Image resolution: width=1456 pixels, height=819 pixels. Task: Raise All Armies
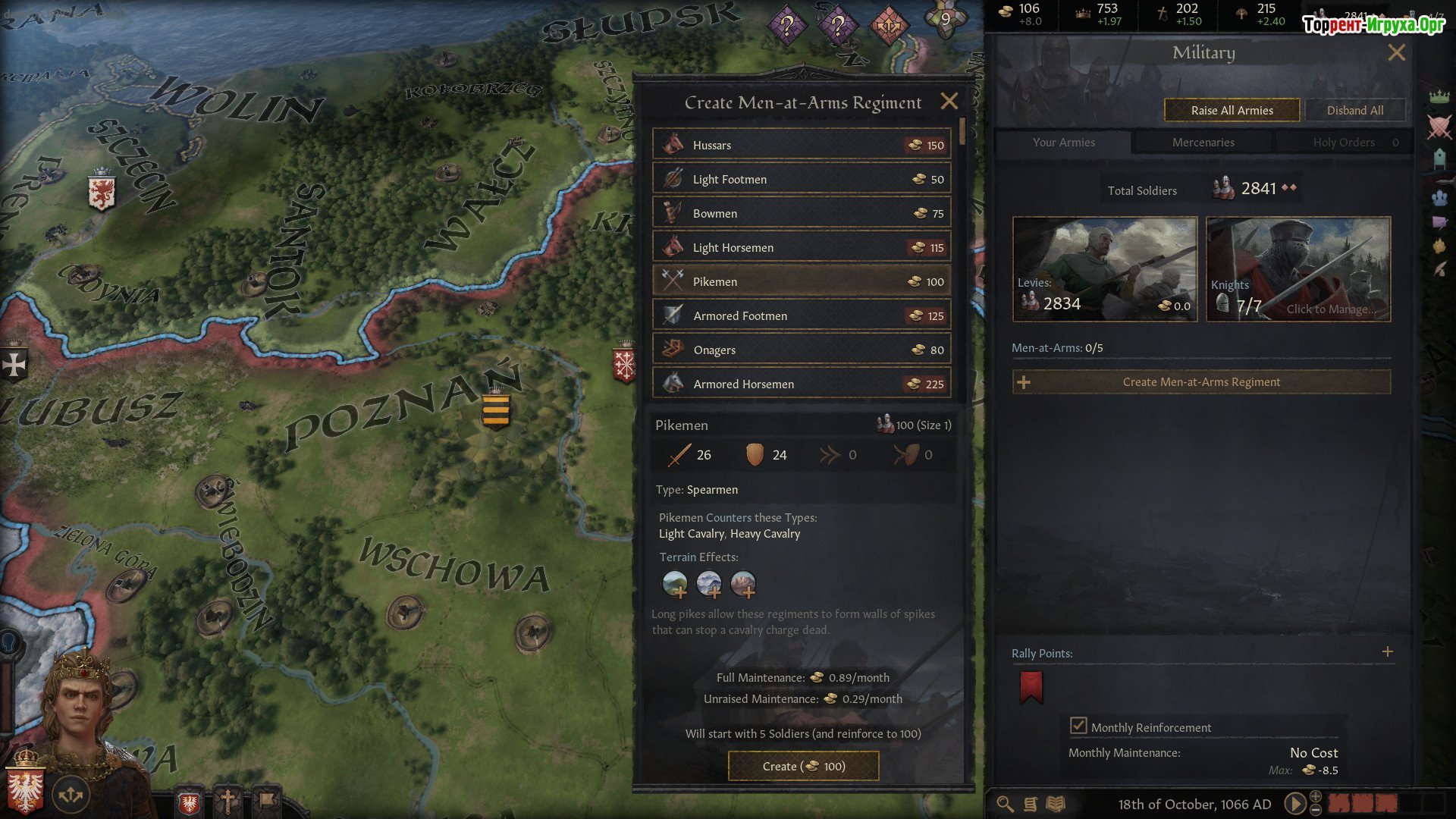coord(1232,110)
